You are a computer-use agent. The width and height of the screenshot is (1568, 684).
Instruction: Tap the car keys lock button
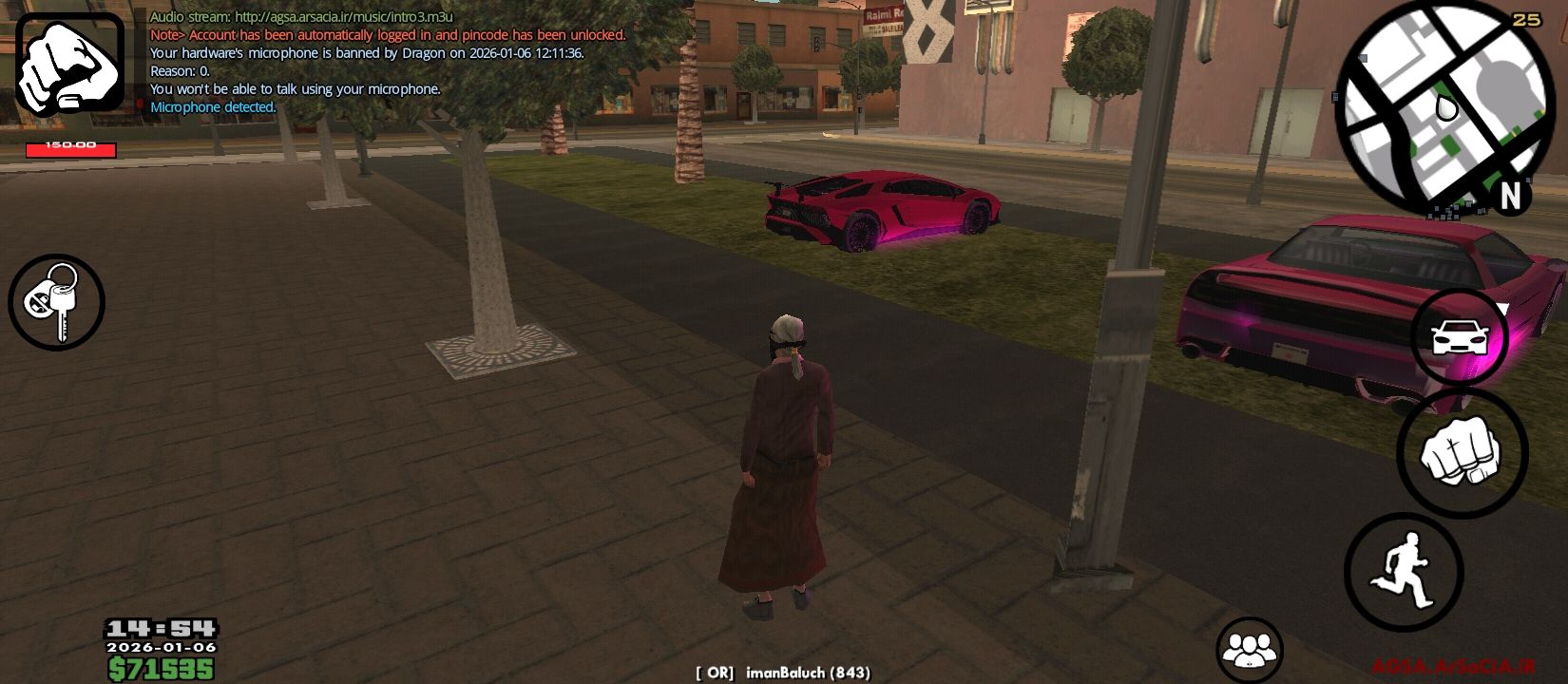click(x=56, y=302)
